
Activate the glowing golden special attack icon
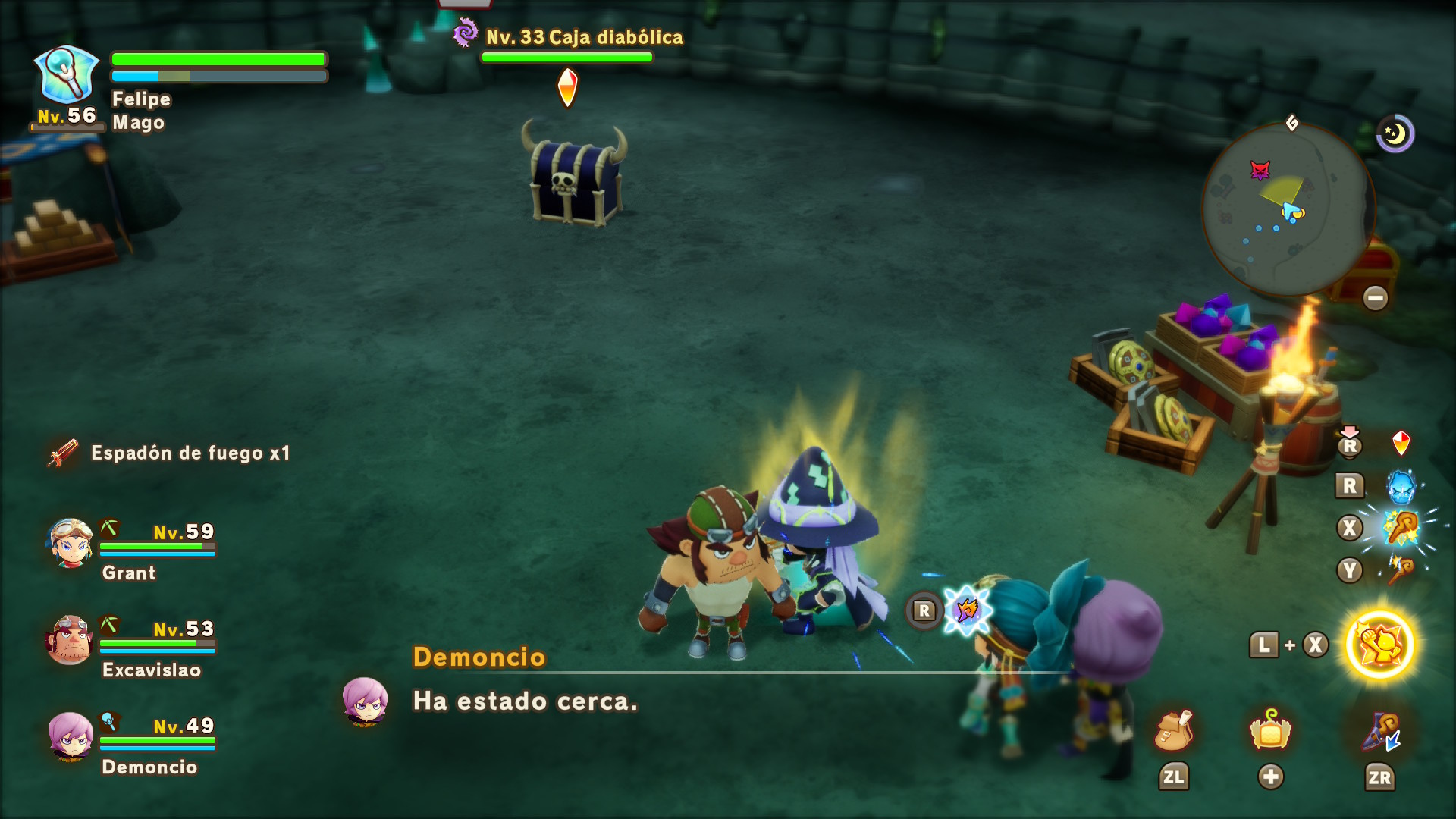click(1379, 645)
